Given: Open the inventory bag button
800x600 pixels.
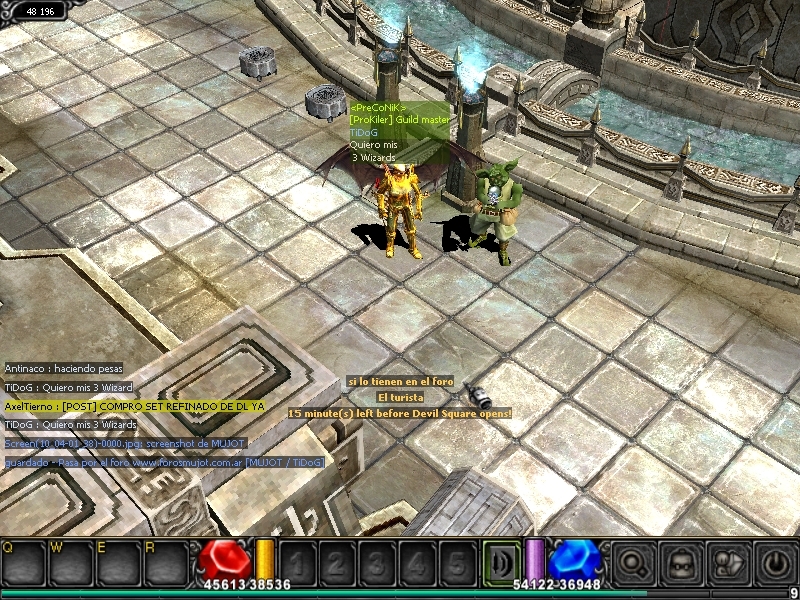Looking at the screenshot, I should [x=681, y=562].
